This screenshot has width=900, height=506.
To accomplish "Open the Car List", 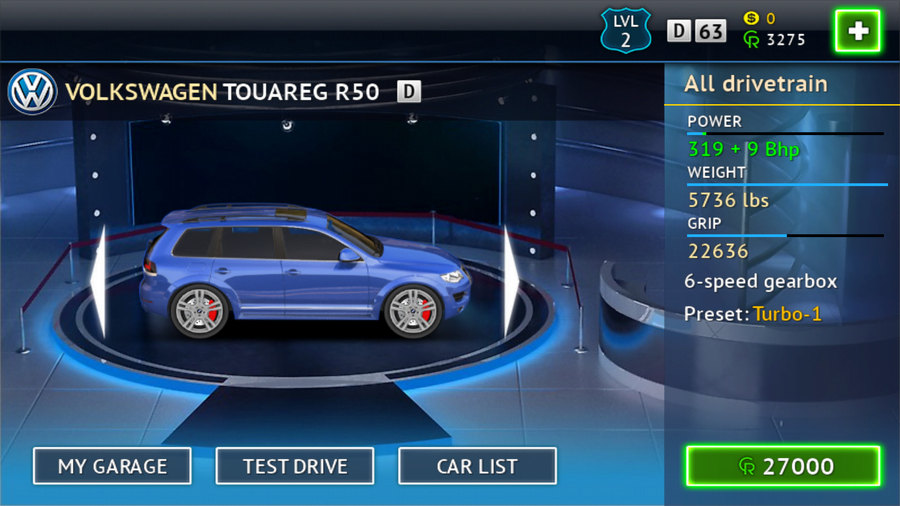I will [x=477, y=466].
